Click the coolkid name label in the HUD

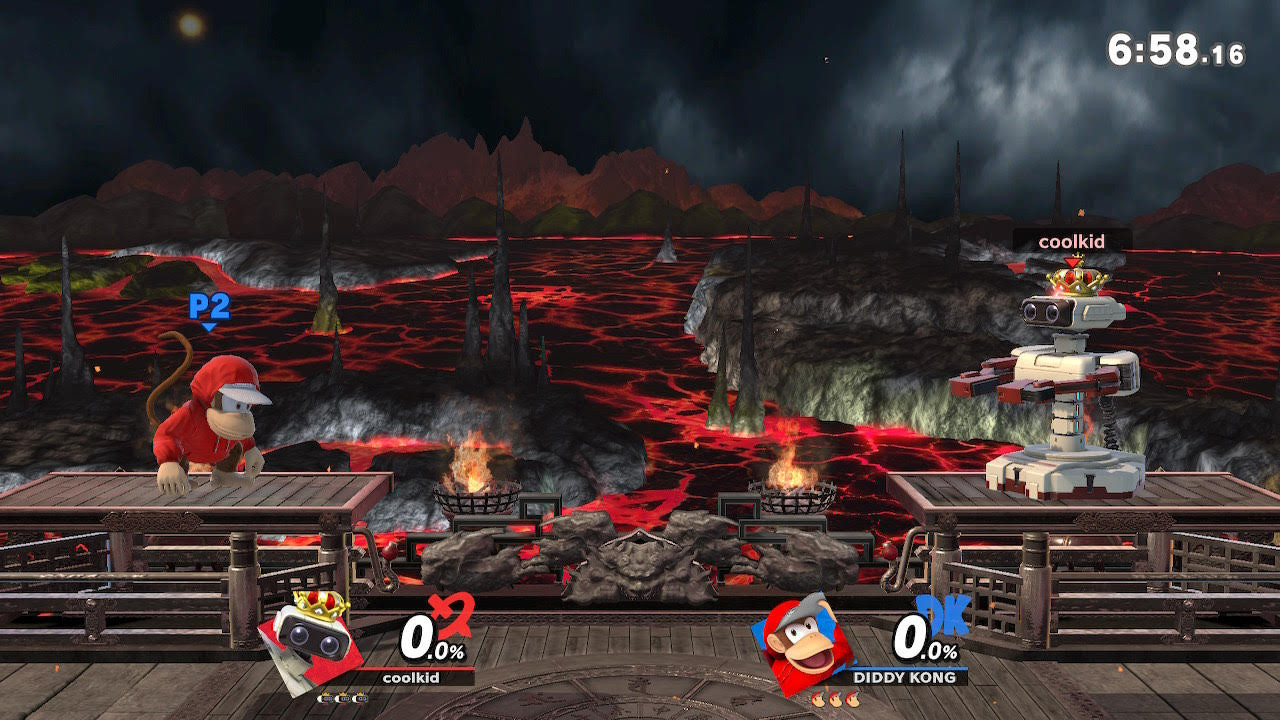410,677
